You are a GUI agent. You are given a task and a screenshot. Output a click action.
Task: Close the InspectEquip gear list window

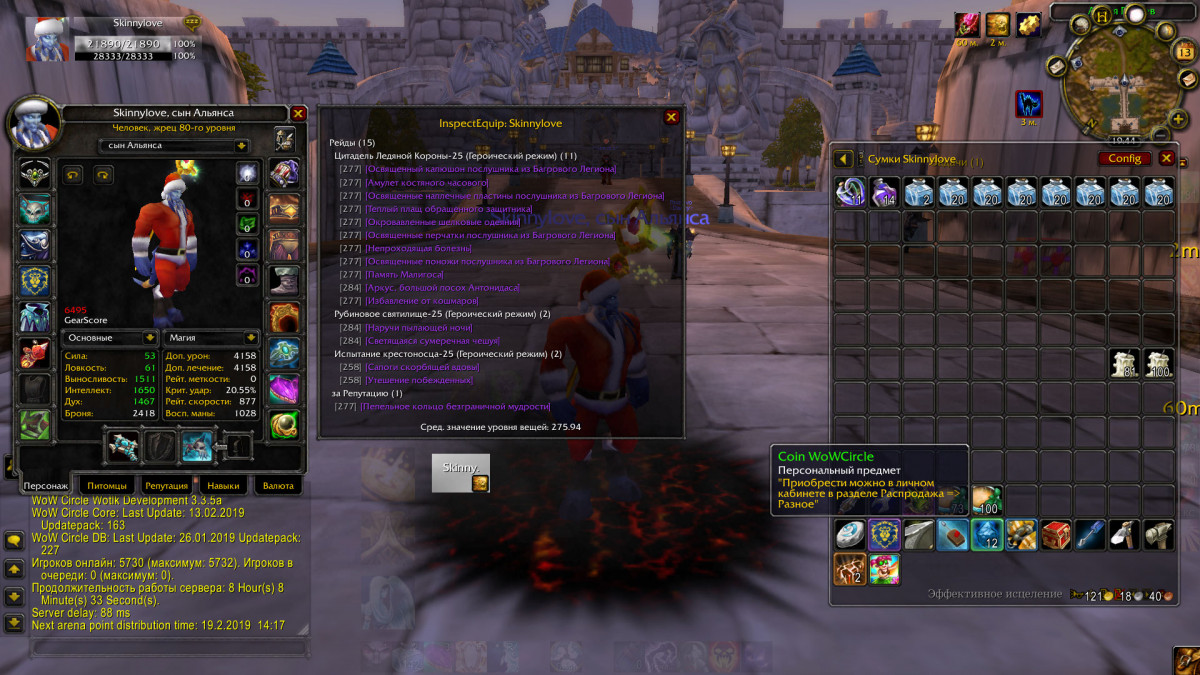pyautogui.click(x=672, y=117)
